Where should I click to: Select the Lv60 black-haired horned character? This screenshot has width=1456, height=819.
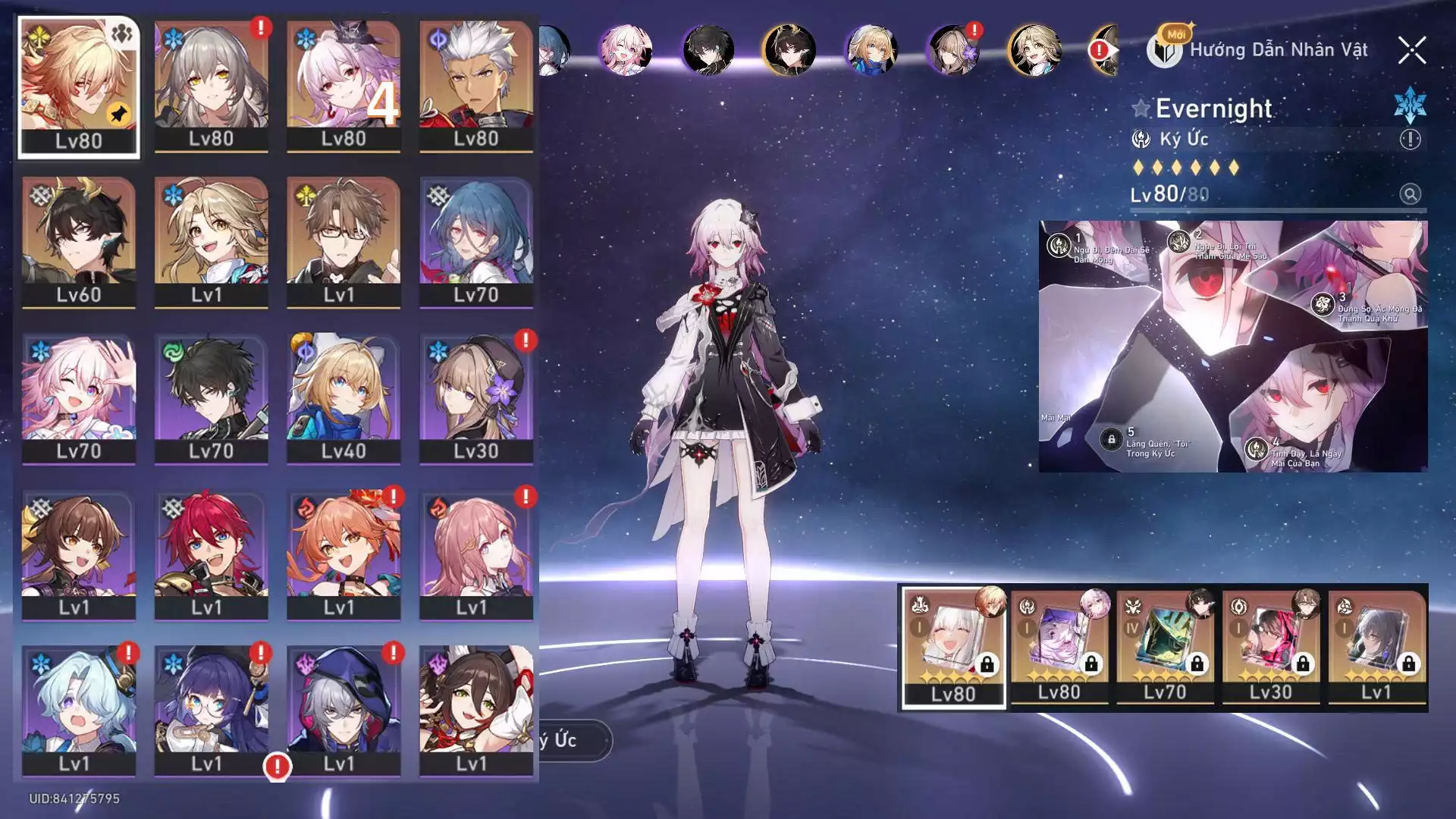click(79, 242)
